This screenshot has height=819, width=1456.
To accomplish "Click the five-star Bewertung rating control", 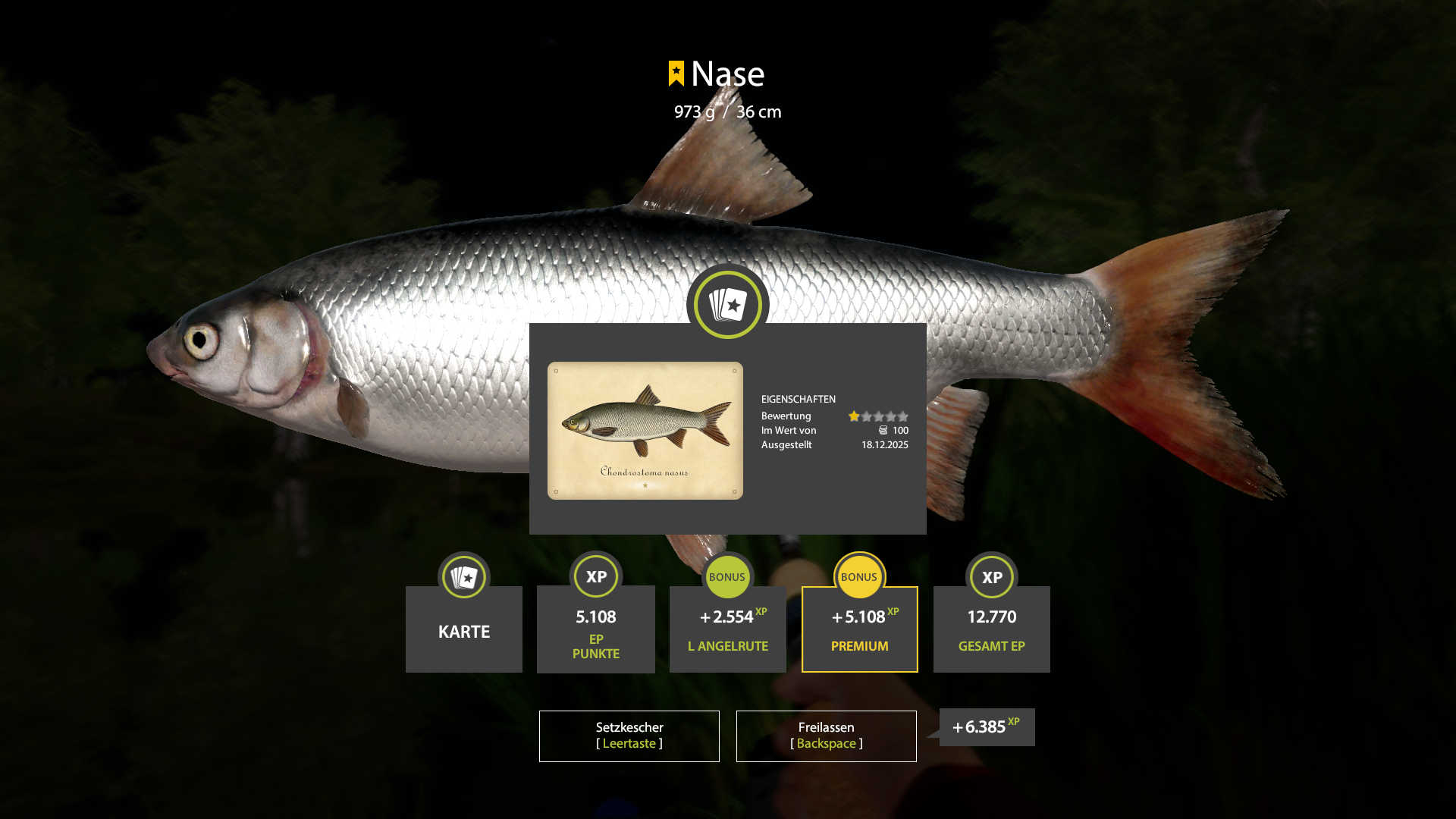I will [878, 416].
